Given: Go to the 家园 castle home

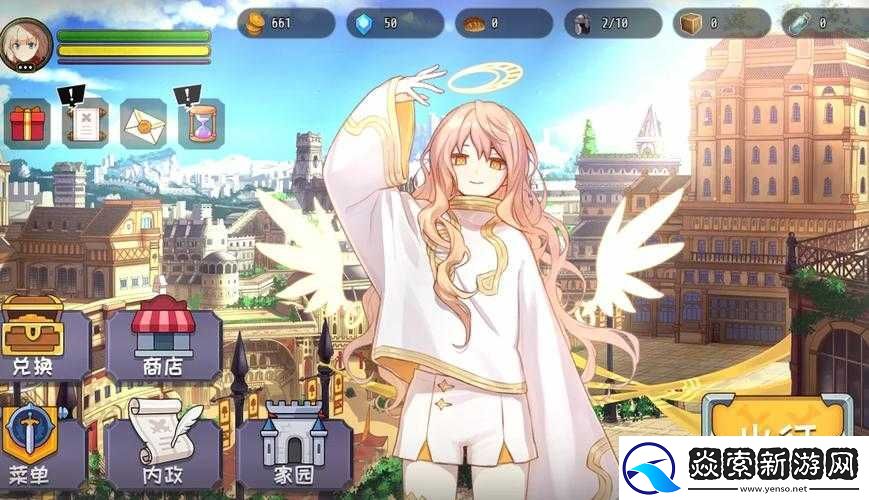Looking at the screenshot, I should [293, 448].
